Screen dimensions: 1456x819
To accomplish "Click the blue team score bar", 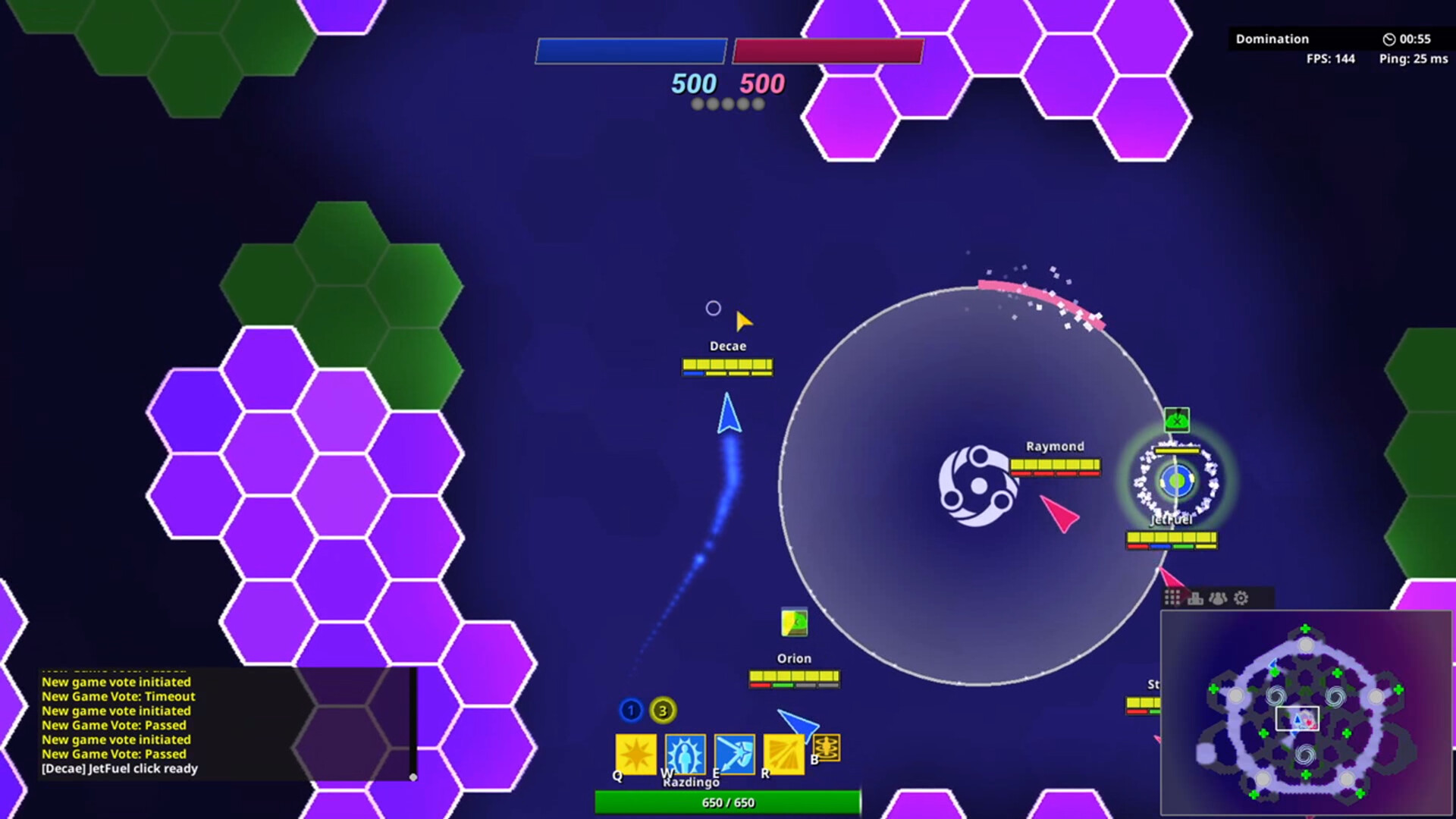I will (x=632, y=50).
